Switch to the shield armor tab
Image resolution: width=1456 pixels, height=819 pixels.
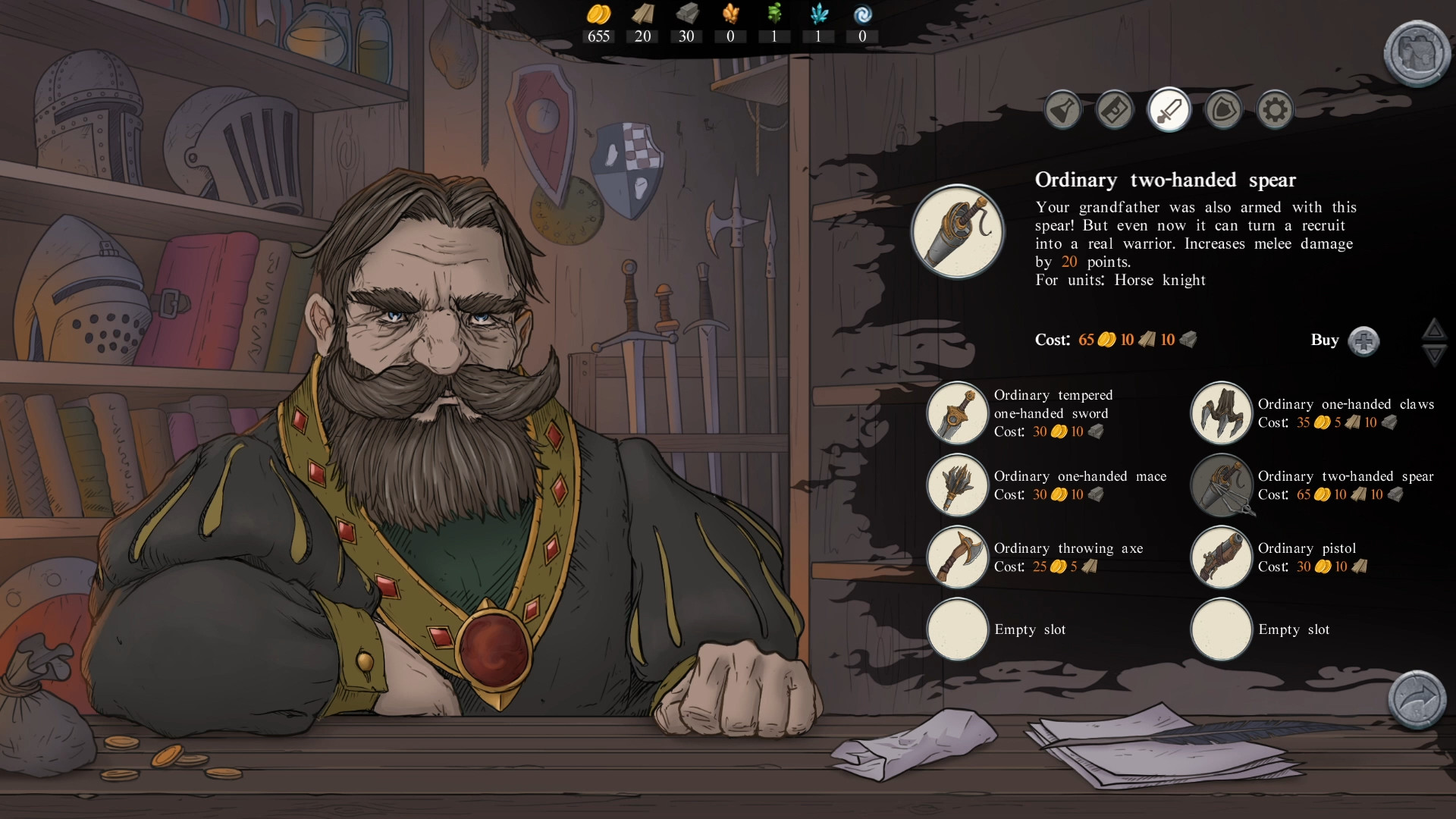pos(1223,111)
